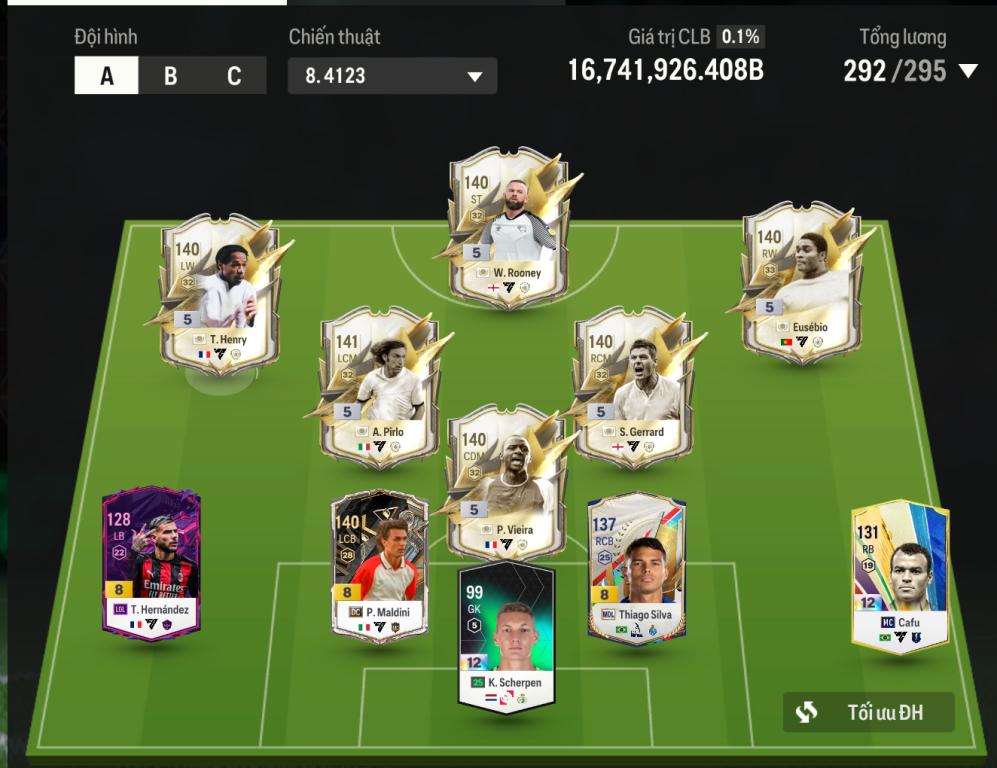
Task: Choose the Eusébio right wing card
Action: [801, 284]
